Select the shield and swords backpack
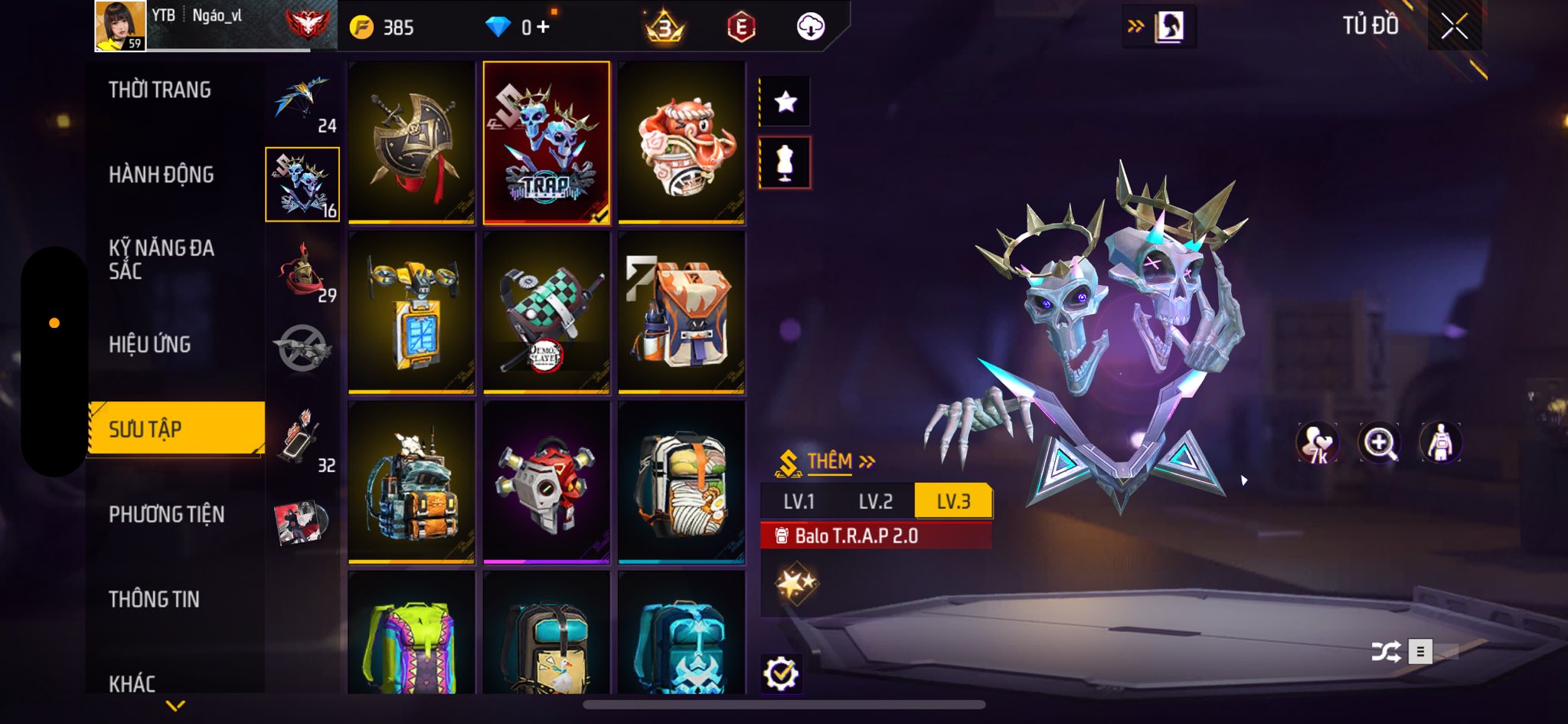The height and width of the screenshot is (724, 1568). (411, 143)
